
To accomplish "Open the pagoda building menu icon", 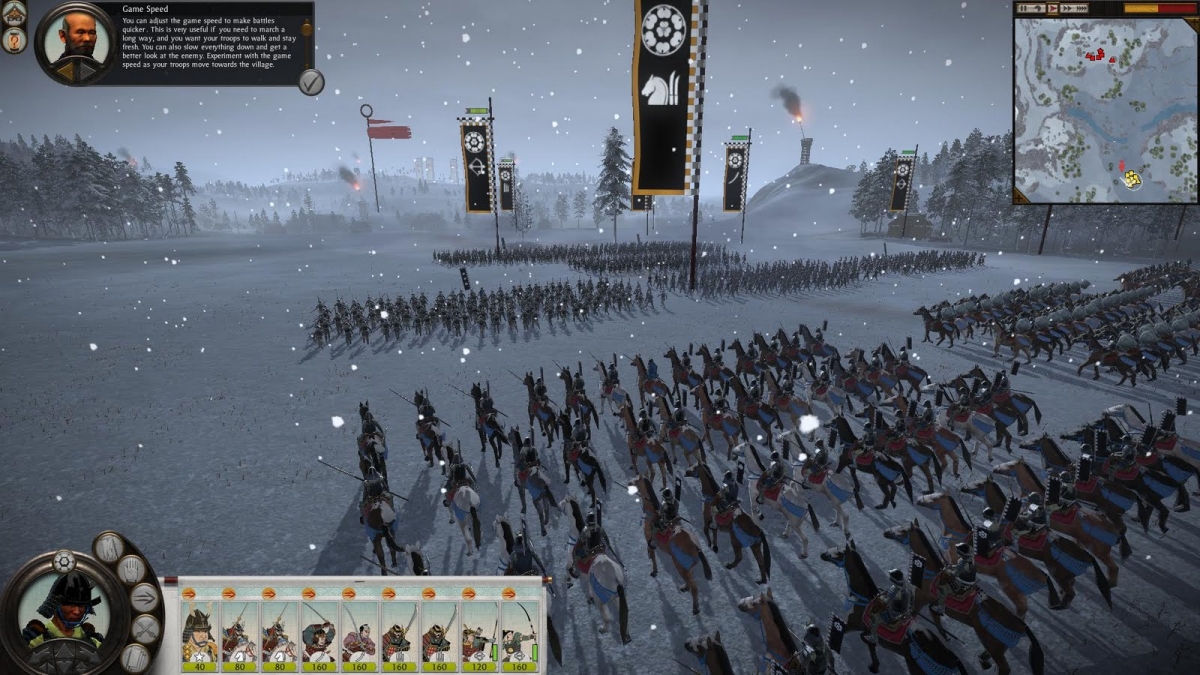I will click(14, 13).
